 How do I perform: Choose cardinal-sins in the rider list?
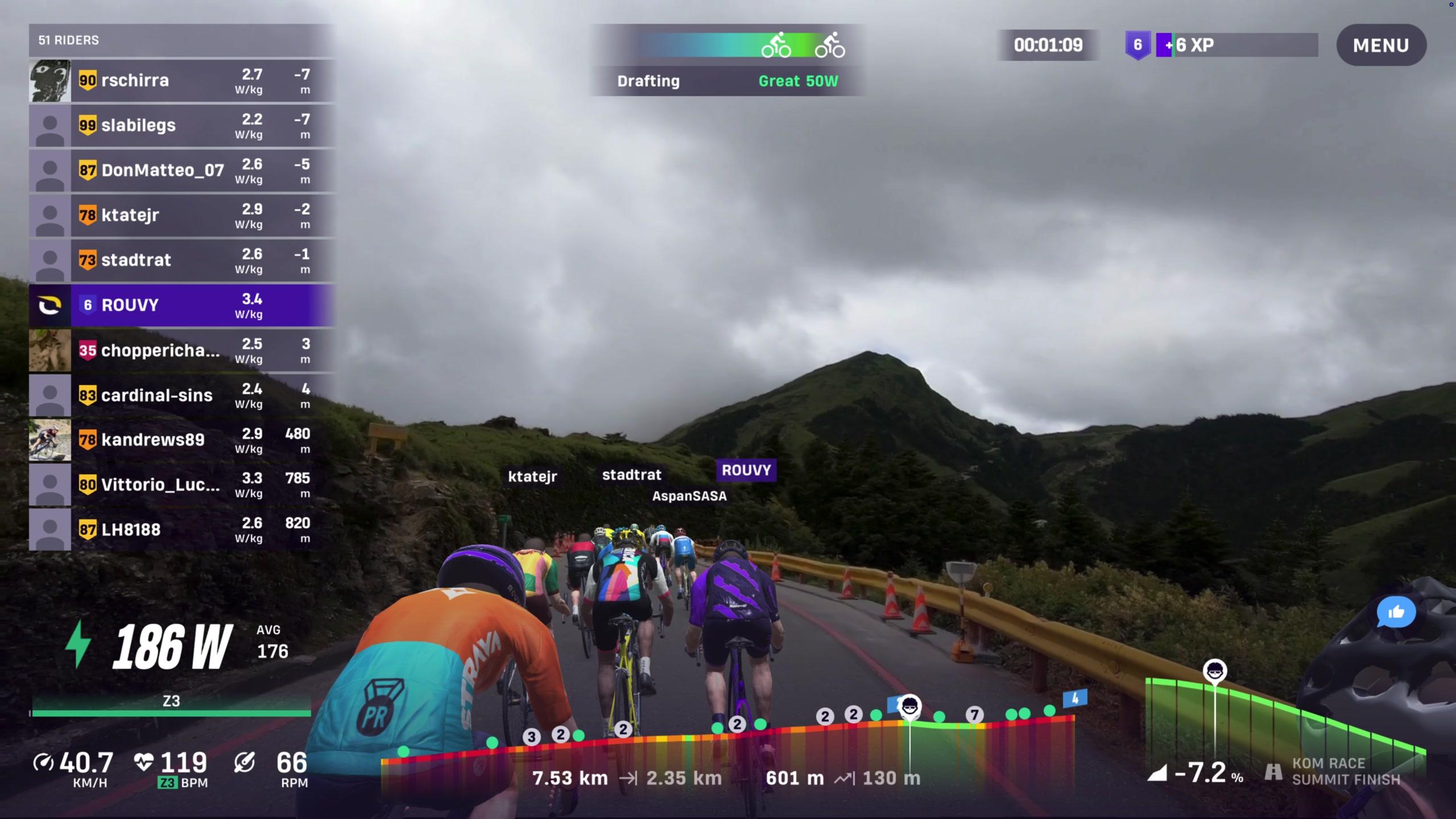[x=182, y=395]
